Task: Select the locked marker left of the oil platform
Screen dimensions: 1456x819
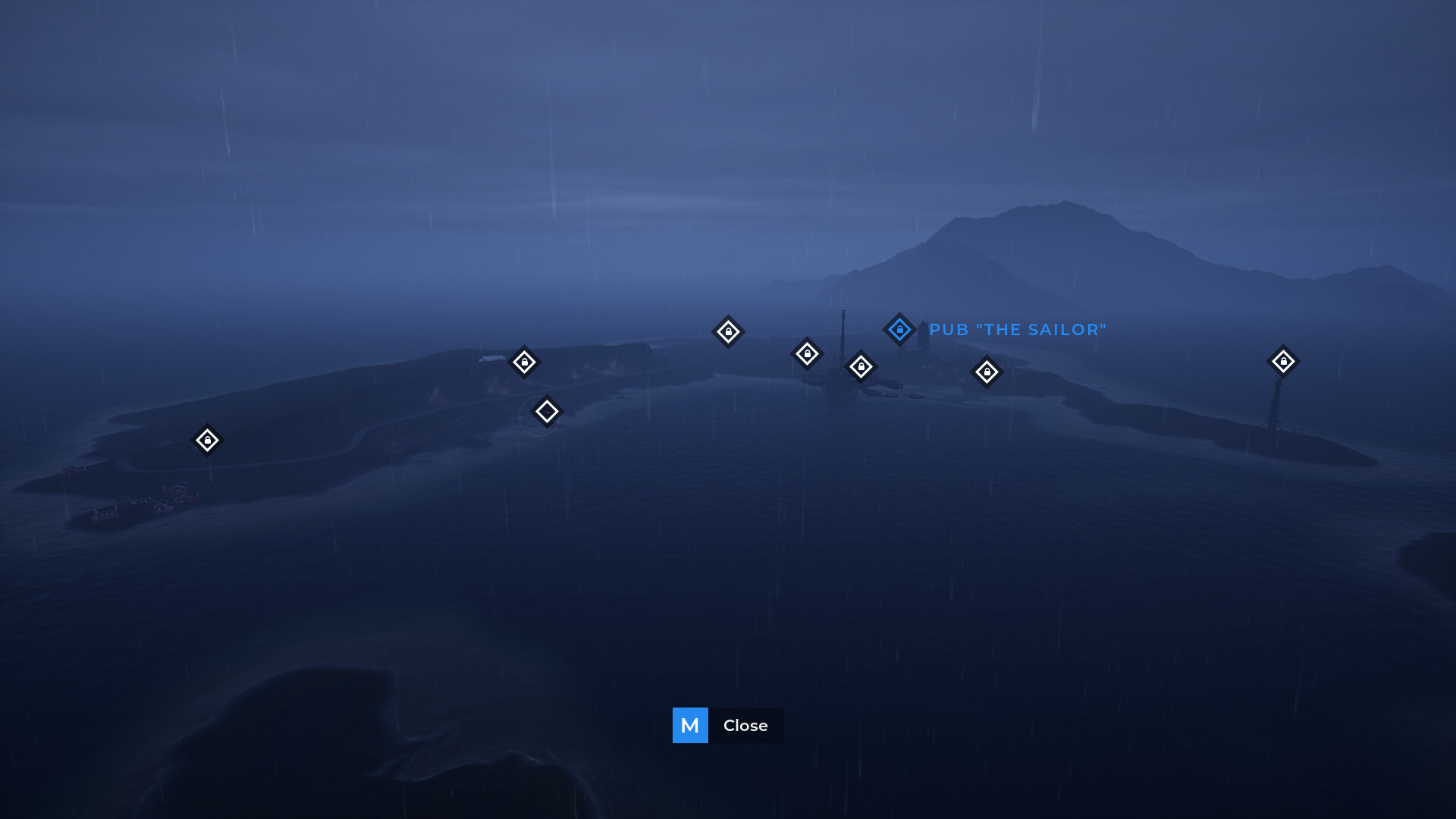Action: [808, 352]
